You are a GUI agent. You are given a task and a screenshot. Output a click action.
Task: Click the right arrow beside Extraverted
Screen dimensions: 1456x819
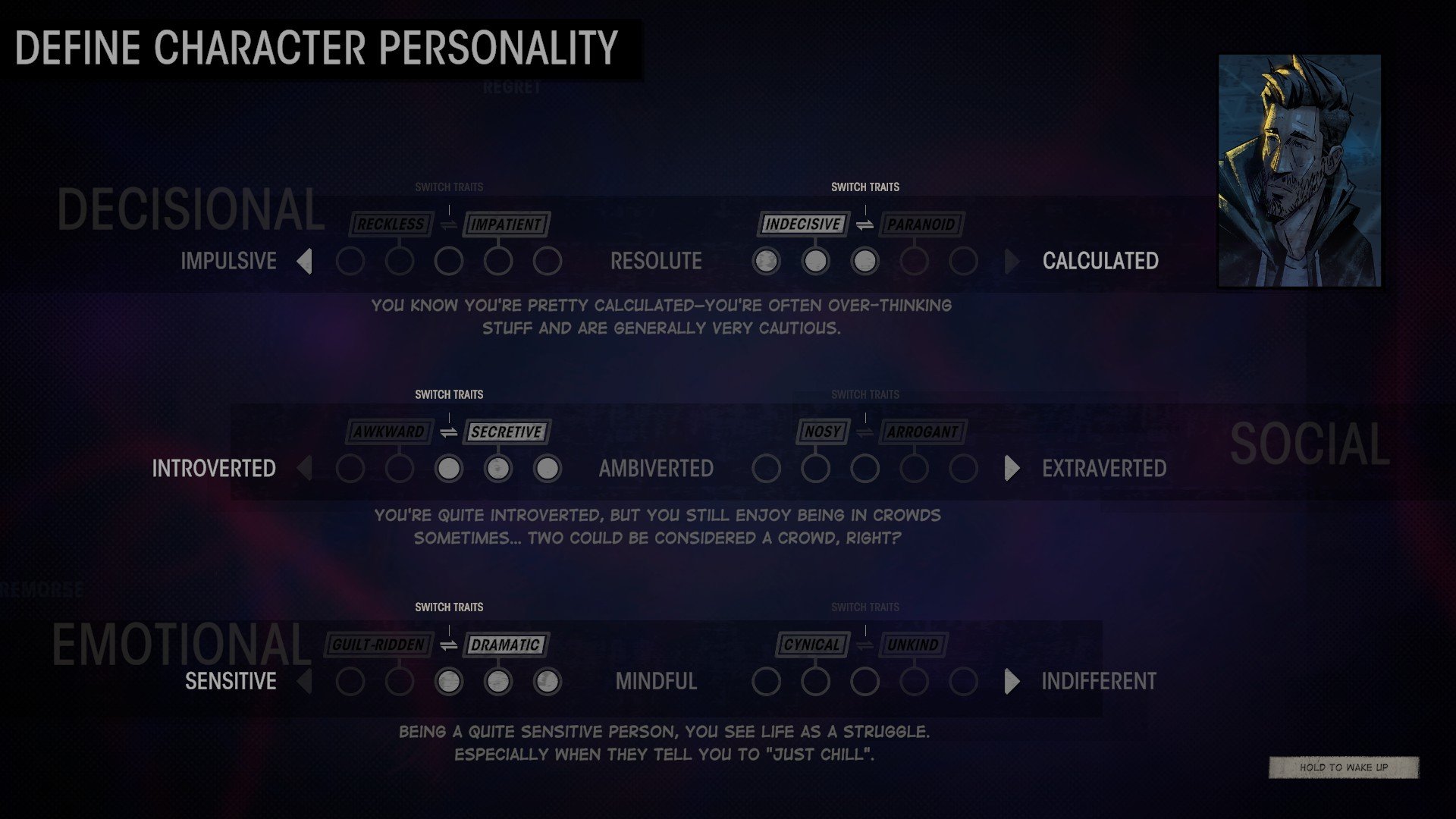1012,469
